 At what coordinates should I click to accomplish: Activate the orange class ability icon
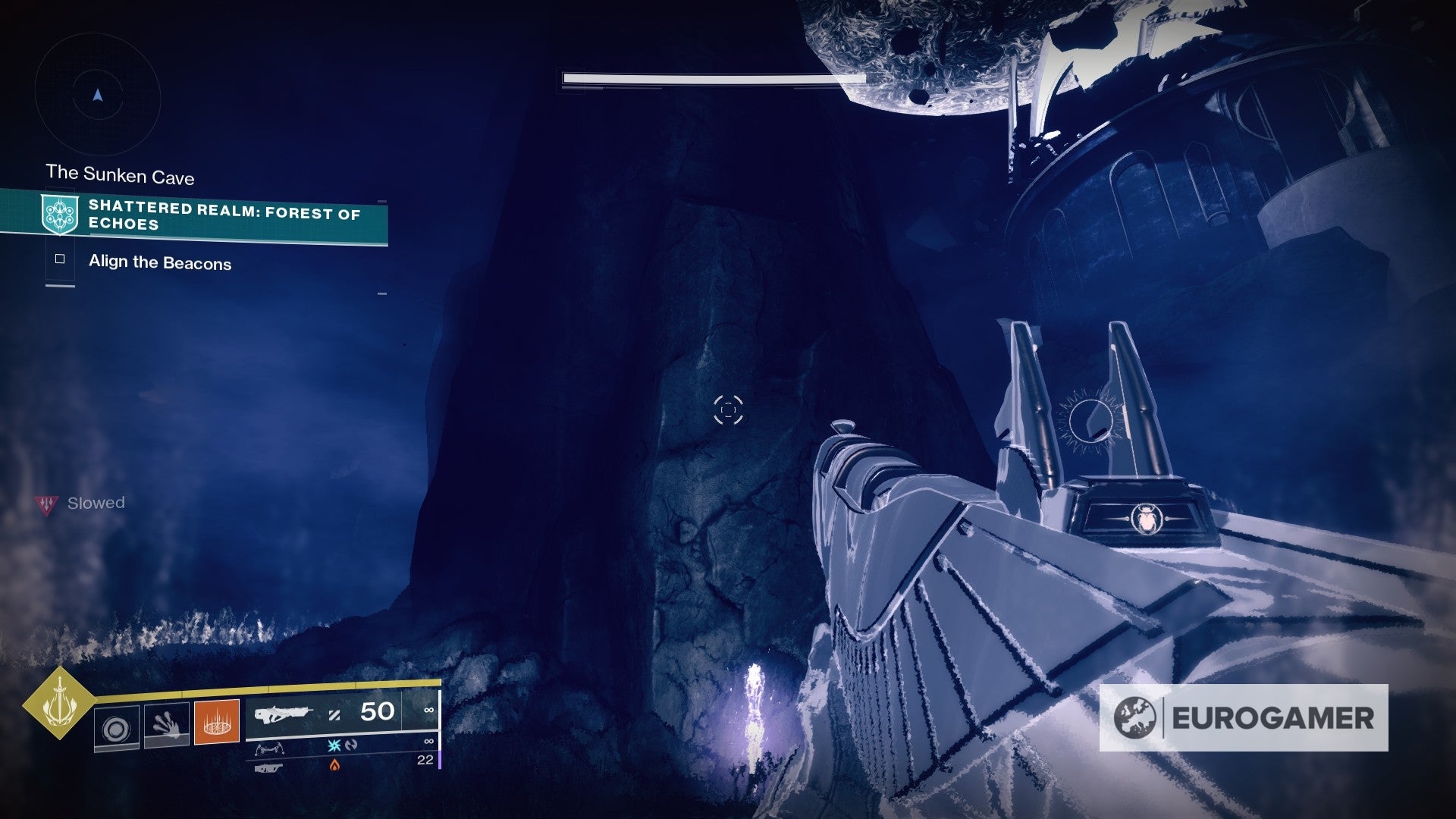217,722
